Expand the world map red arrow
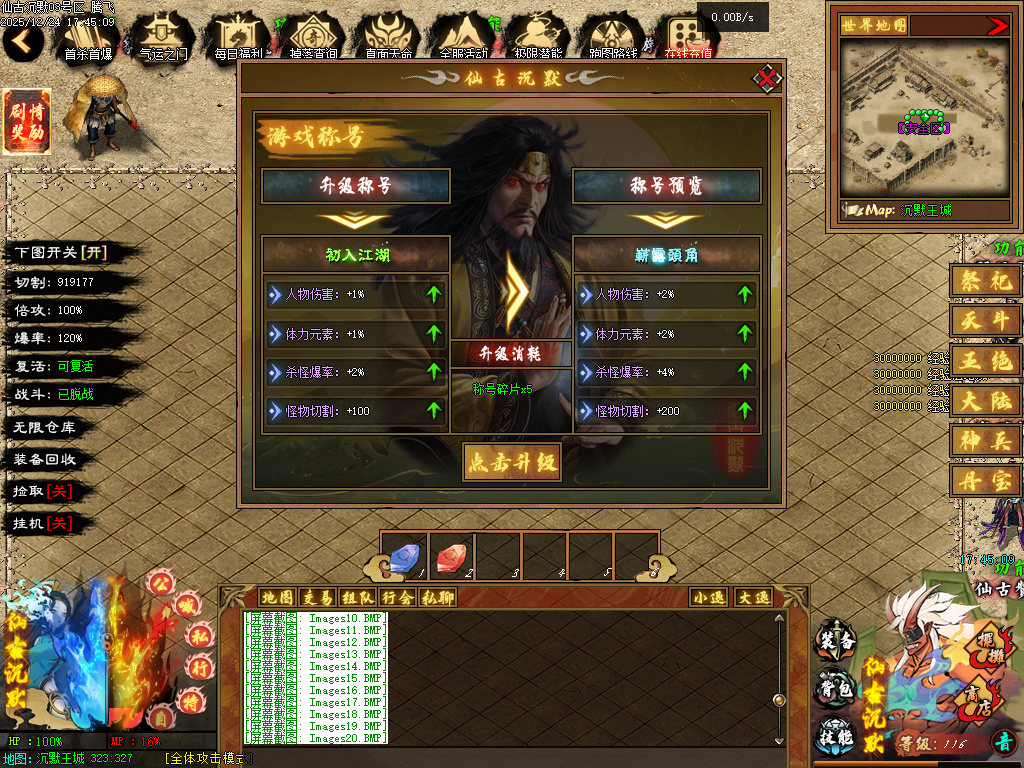The height and width of the screenshot is (768, 1024). click(x=997, y=26)
